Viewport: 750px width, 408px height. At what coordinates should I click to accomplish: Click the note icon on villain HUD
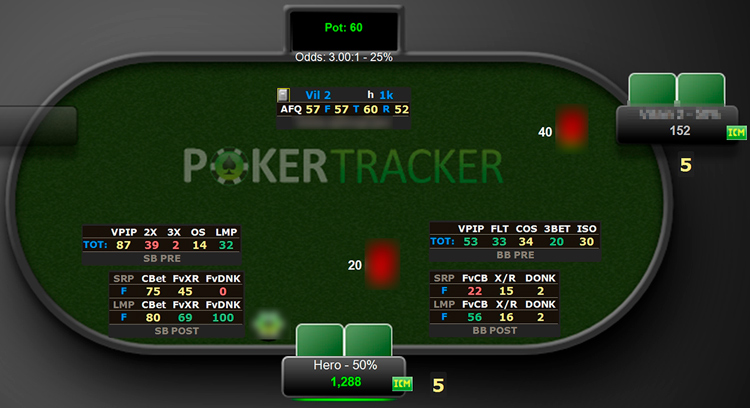tap(284, 95)
